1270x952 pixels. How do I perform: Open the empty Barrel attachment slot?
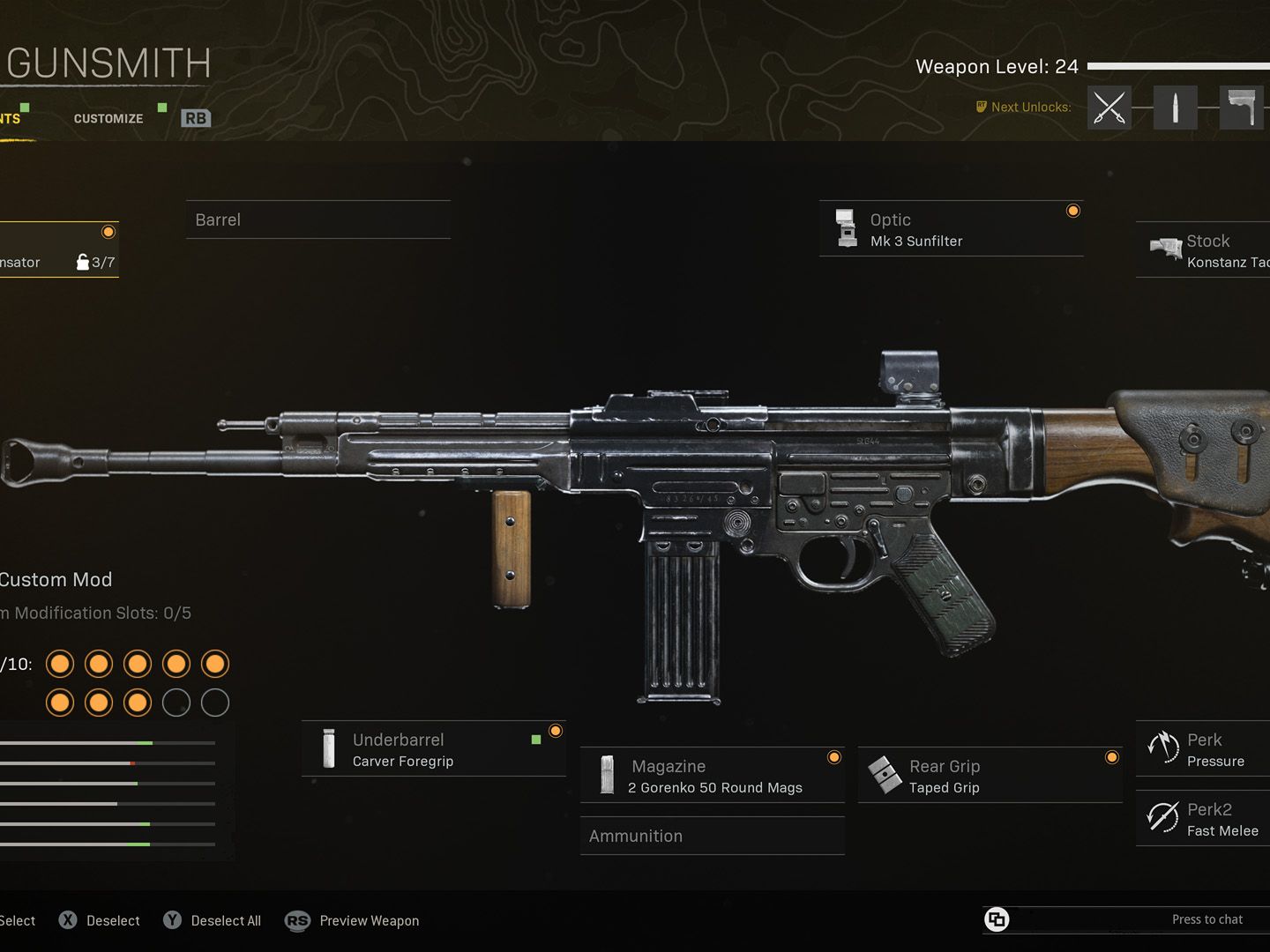click(x=317, y=219)
